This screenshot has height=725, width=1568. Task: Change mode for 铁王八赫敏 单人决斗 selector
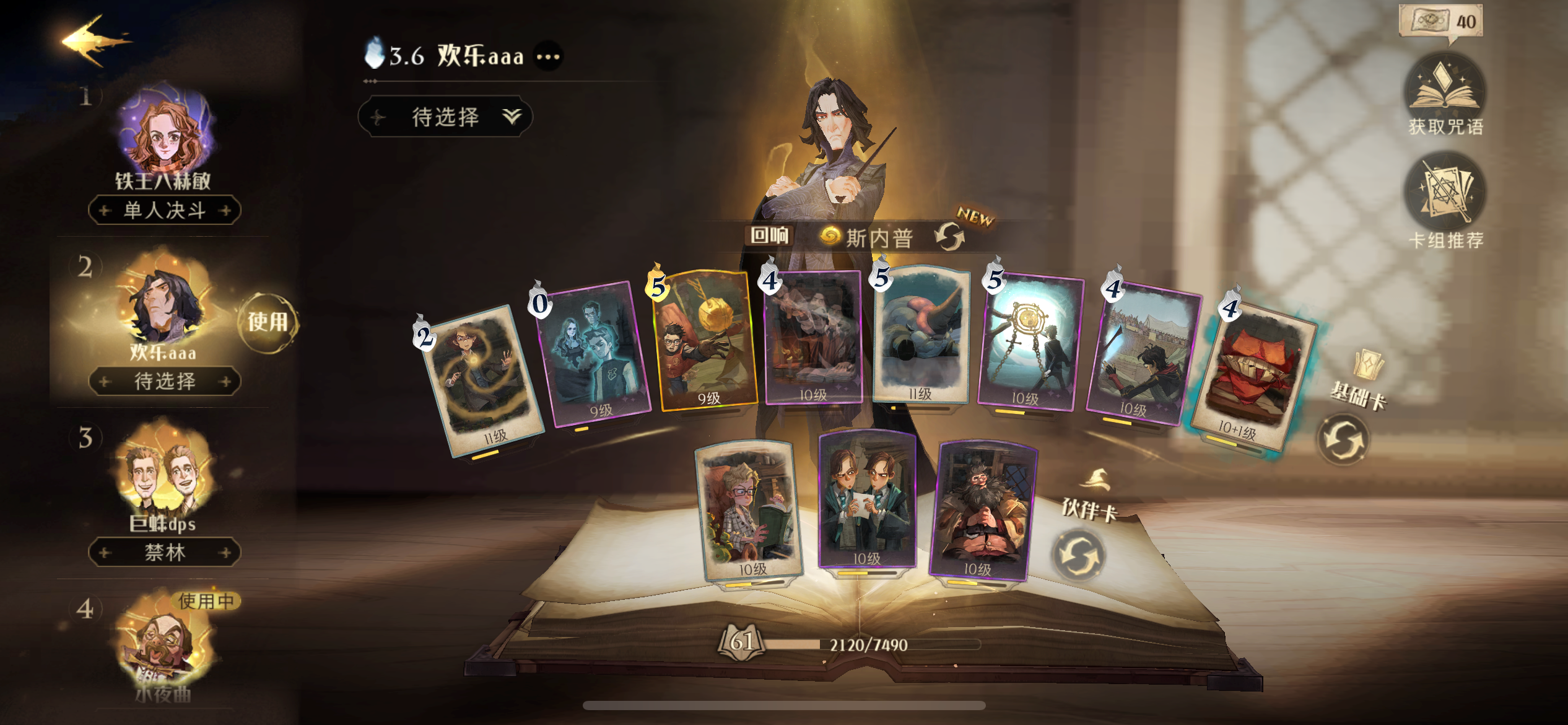(164, 211)
